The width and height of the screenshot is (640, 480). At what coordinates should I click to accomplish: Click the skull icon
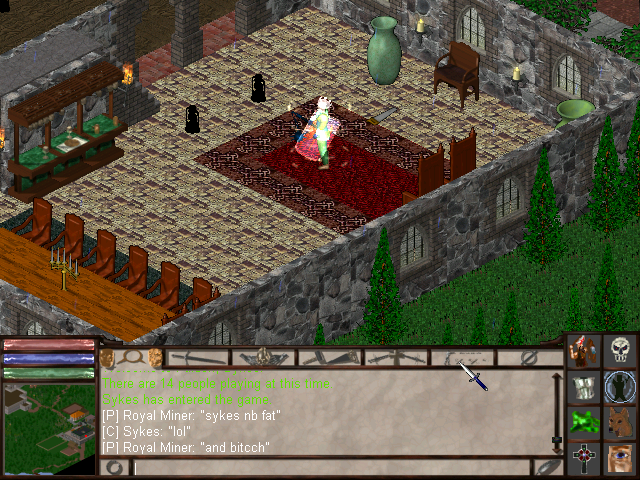point(622,351)
